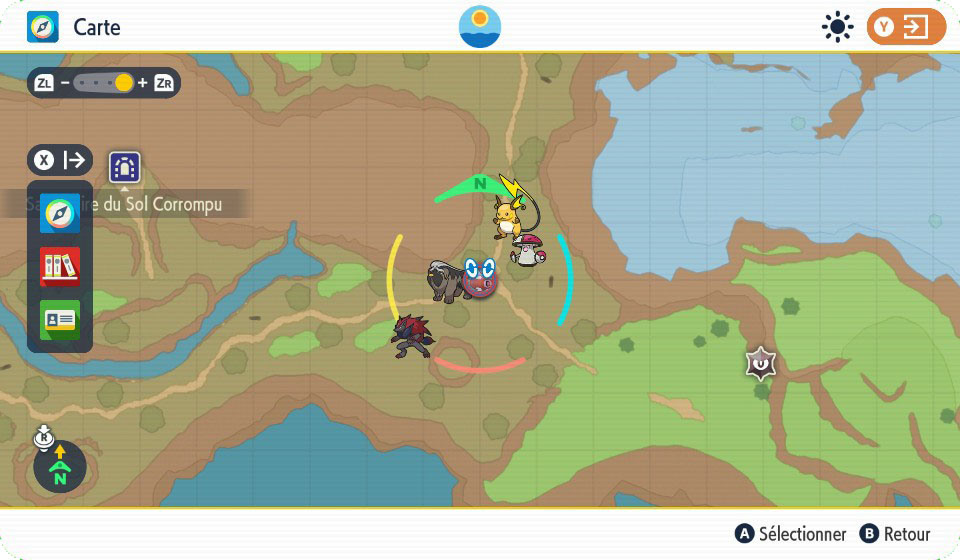Toggle the north orientation compass
960x560 pixels.
point(60,467)
